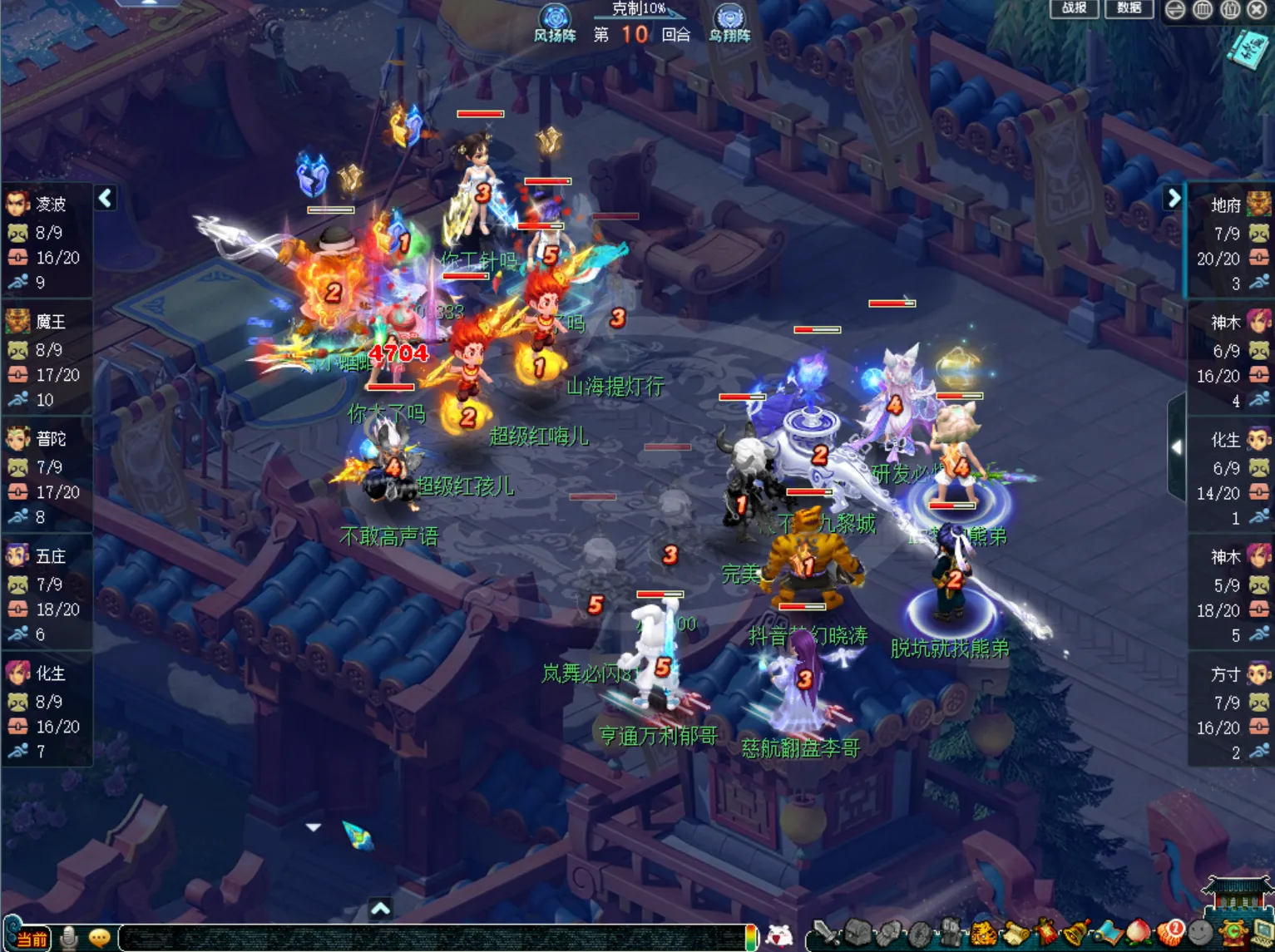1275x952 pixels.
Task: Select the 凌波 team member row
Action: 47,241
